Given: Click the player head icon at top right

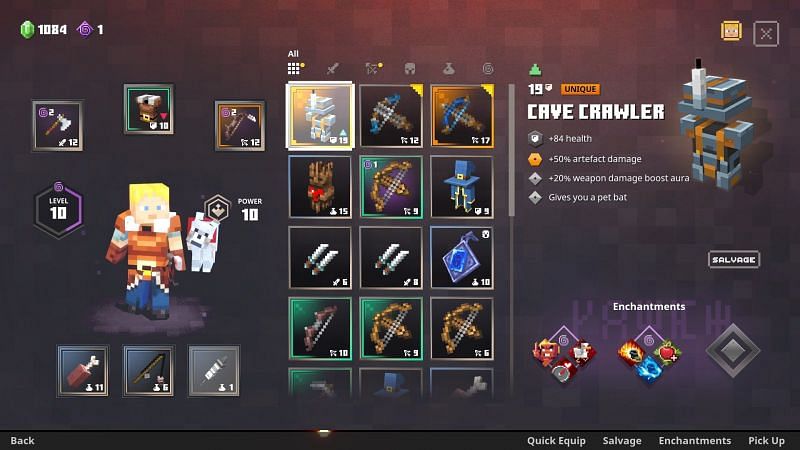Looking at the screenshot, I should [732, 31].
